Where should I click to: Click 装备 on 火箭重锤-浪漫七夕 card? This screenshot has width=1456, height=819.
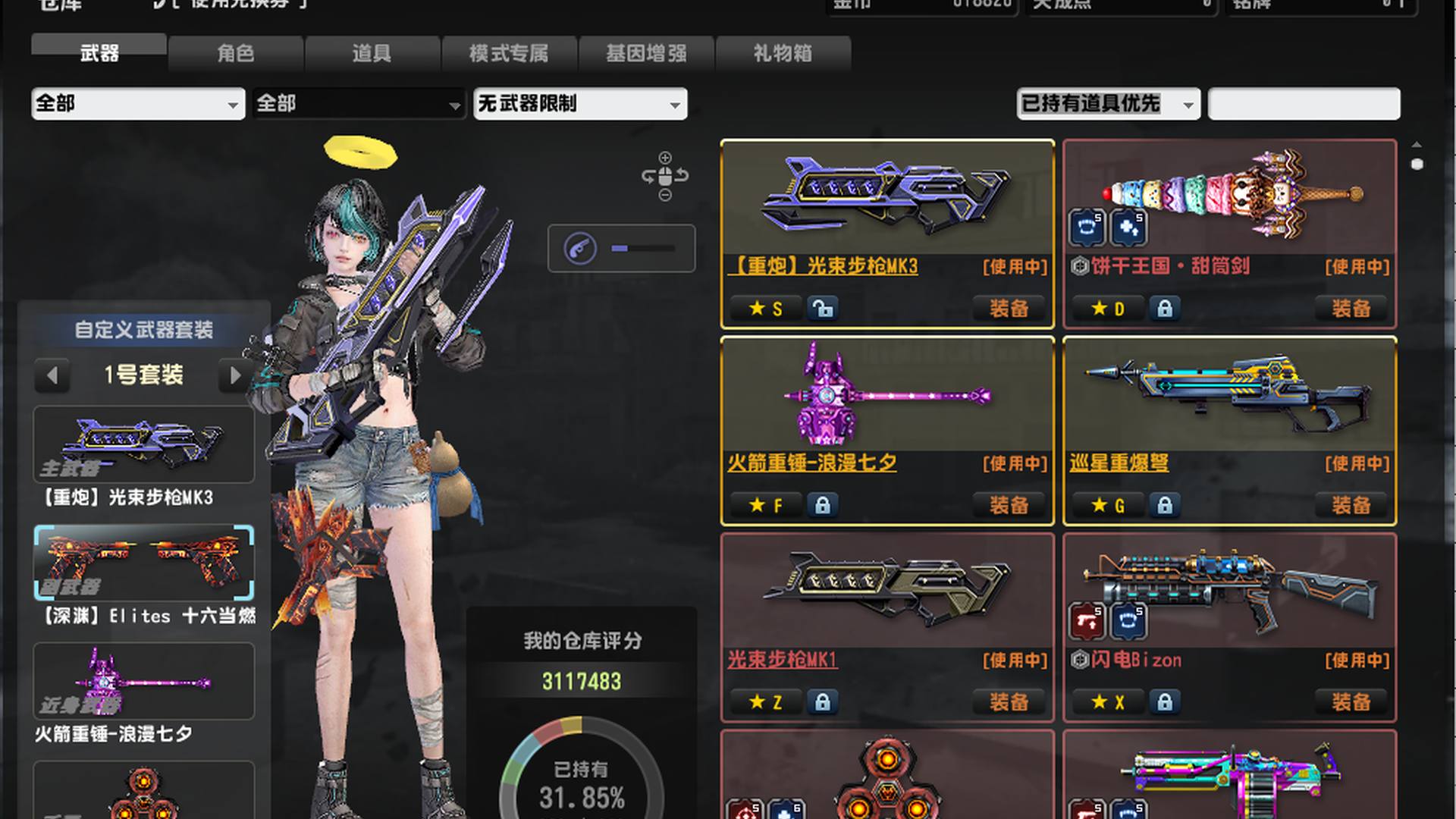tap(1009, 505)
